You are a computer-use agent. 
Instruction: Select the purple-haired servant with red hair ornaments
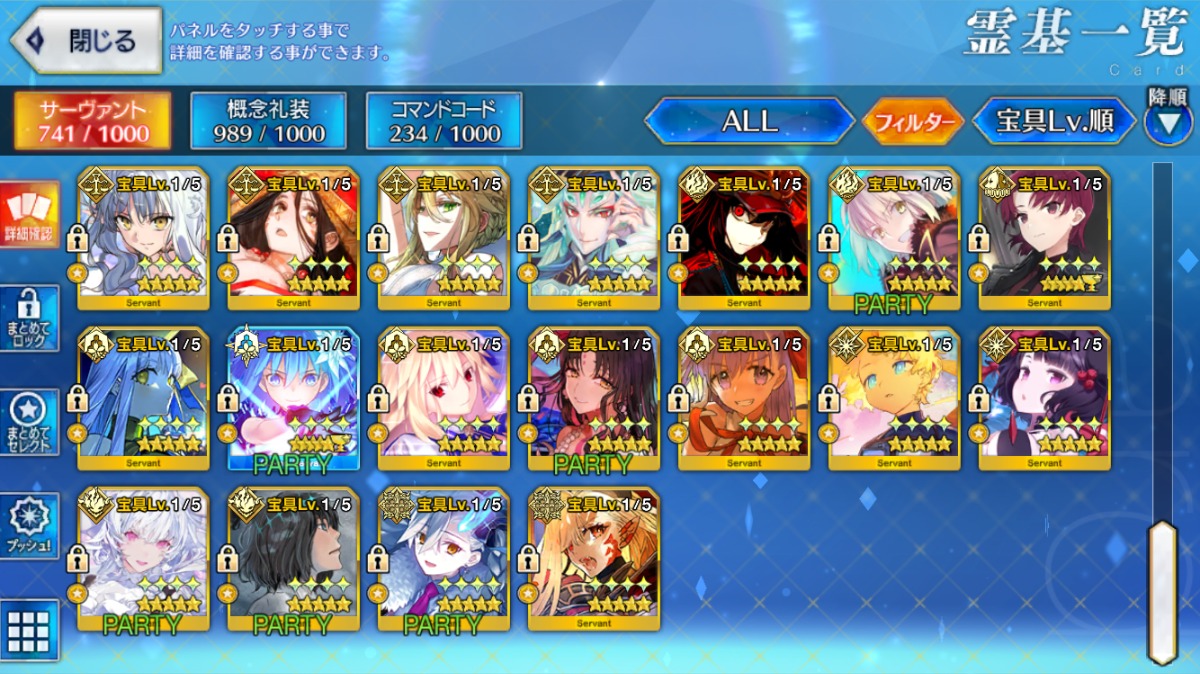tap(1044, 400)
